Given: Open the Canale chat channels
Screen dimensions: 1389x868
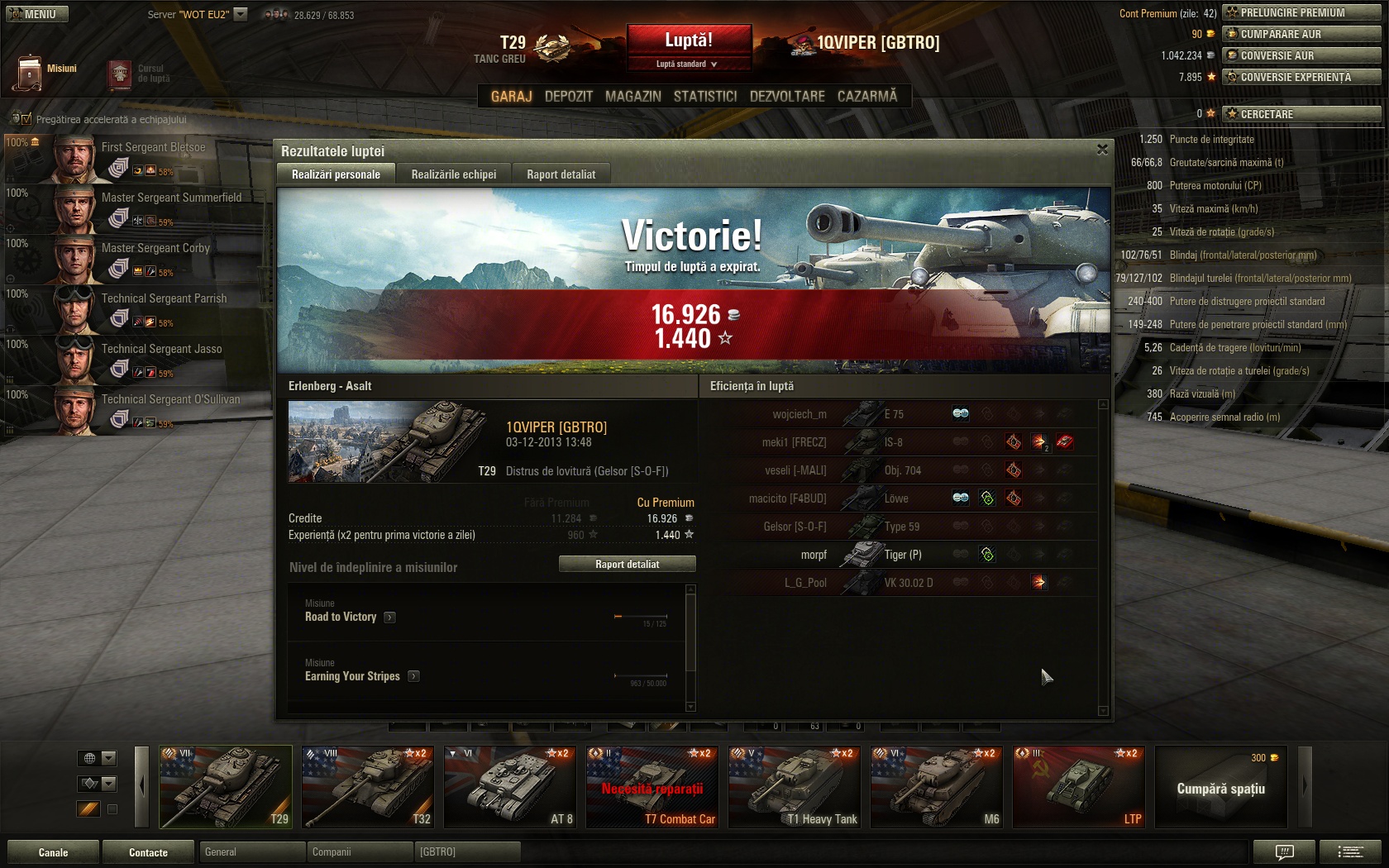Looking at the screenshot, I should pos(53,852).
